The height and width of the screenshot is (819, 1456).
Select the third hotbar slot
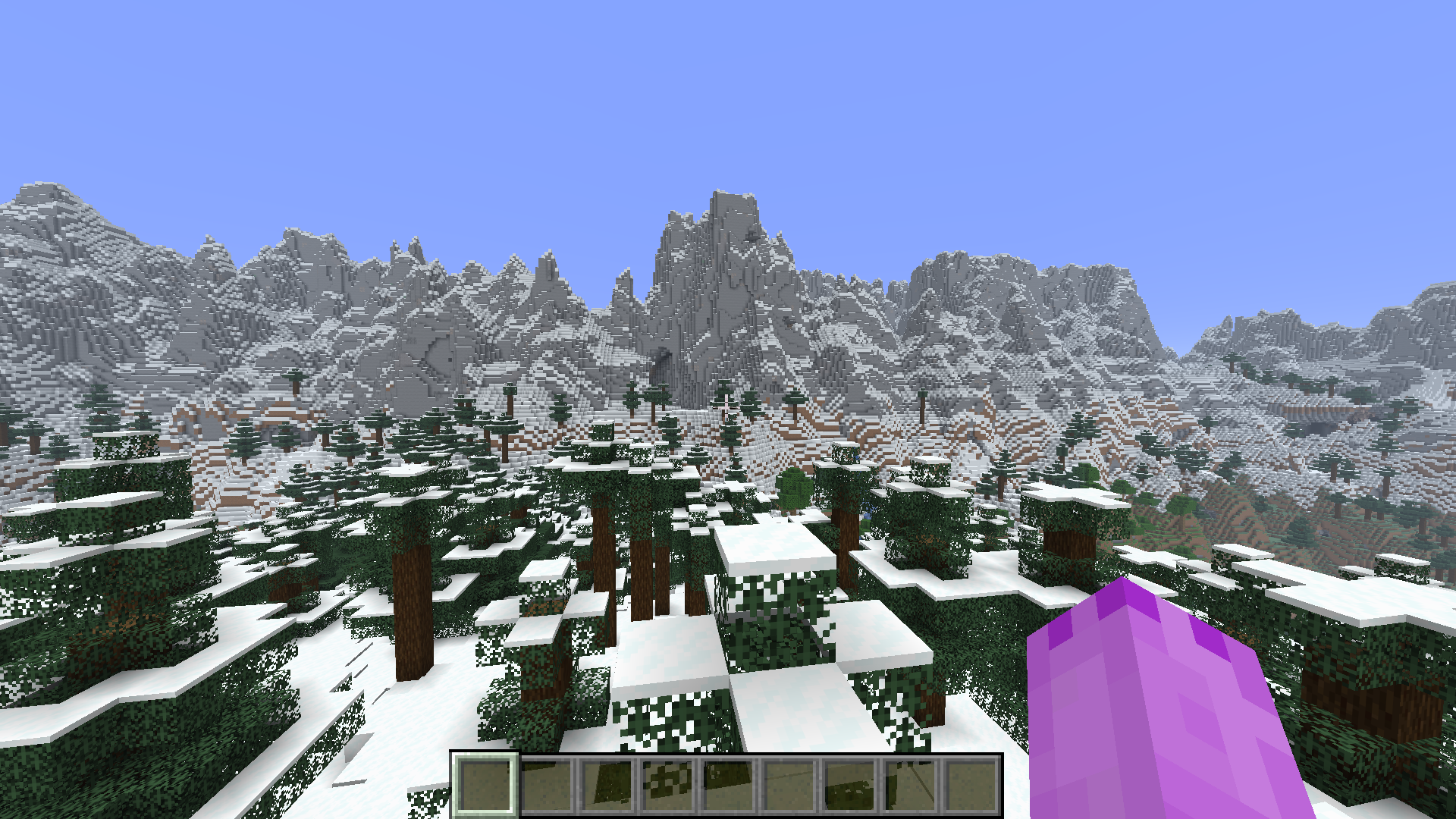tap(608, 783)
